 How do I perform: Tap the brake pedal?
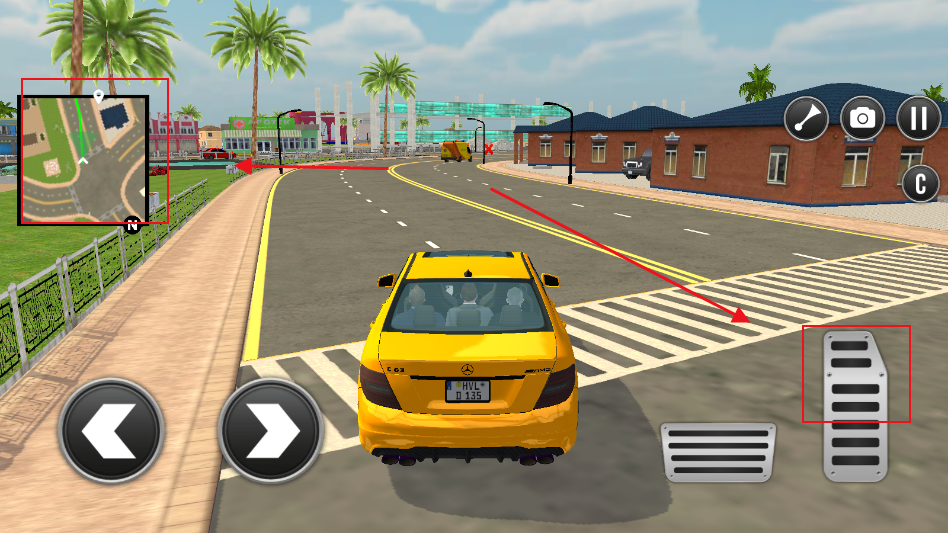click(717, 453)
